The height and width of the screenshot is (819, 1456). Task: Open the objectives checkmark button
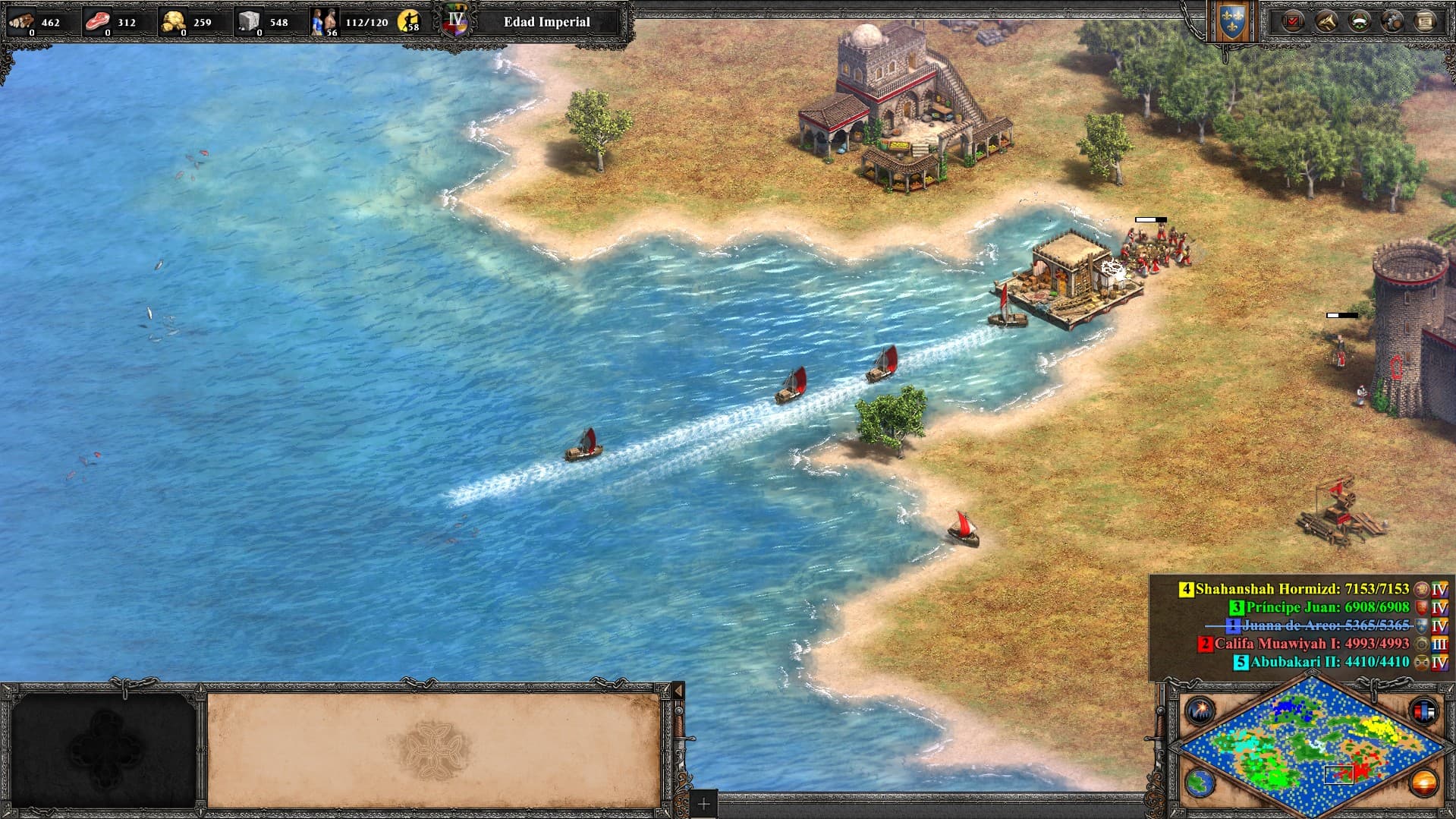click(1292, 21)
